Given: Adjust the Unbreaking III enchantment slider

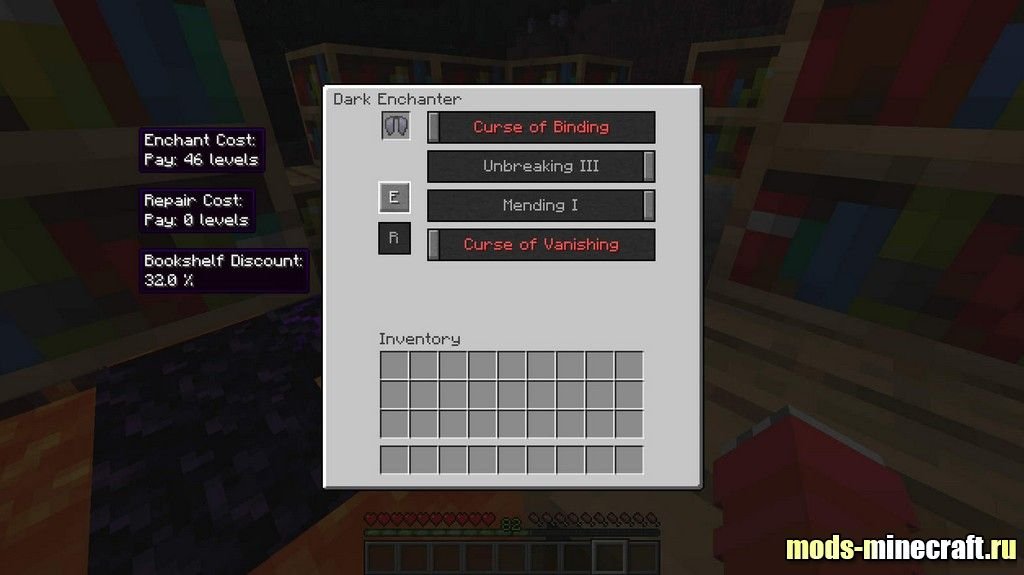Looking at the screenshot, I should [541, 166].
